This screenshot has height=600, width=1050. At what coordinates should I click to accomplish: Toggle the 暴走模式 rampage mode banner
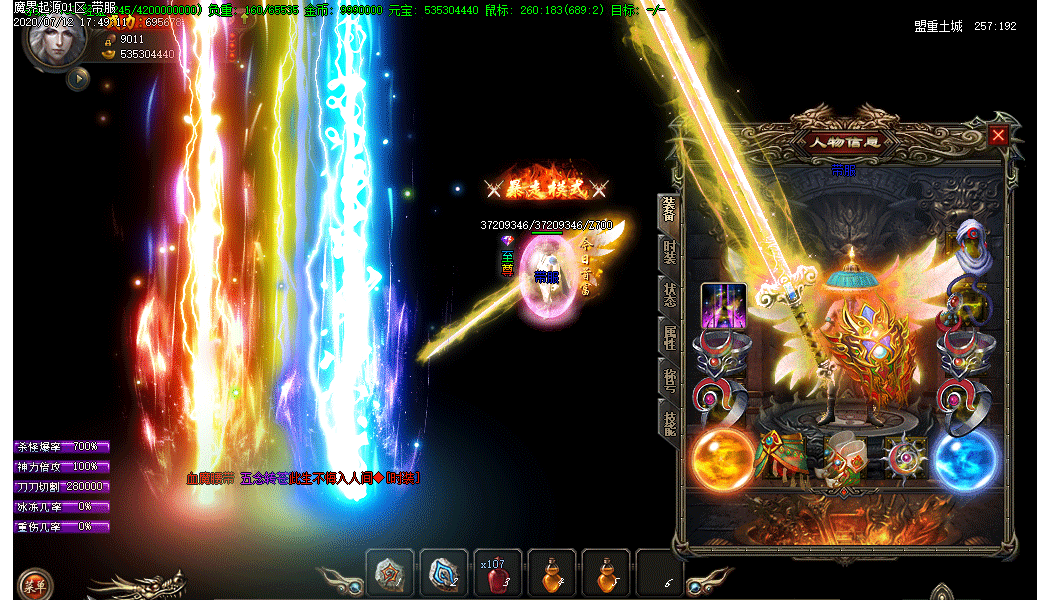point(546,187)
